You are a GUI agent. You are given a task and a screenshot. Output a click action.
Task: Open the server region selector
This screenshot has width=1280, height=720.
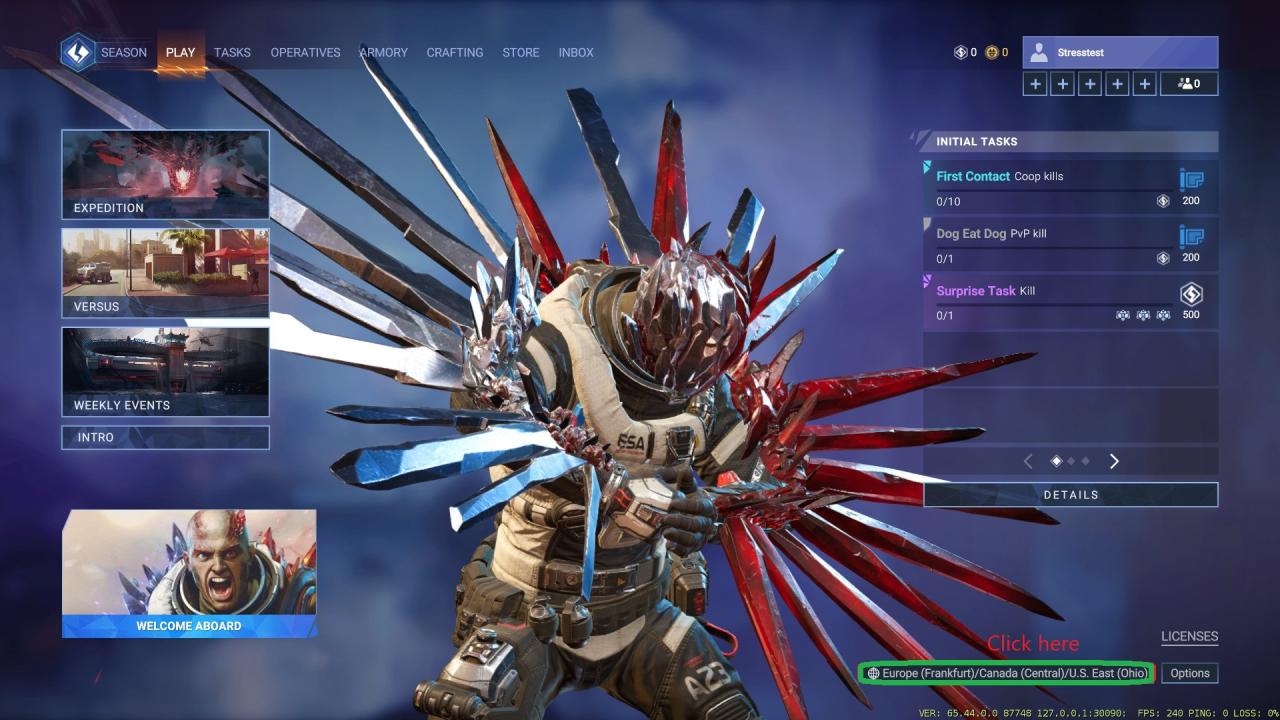(1007, 673)
